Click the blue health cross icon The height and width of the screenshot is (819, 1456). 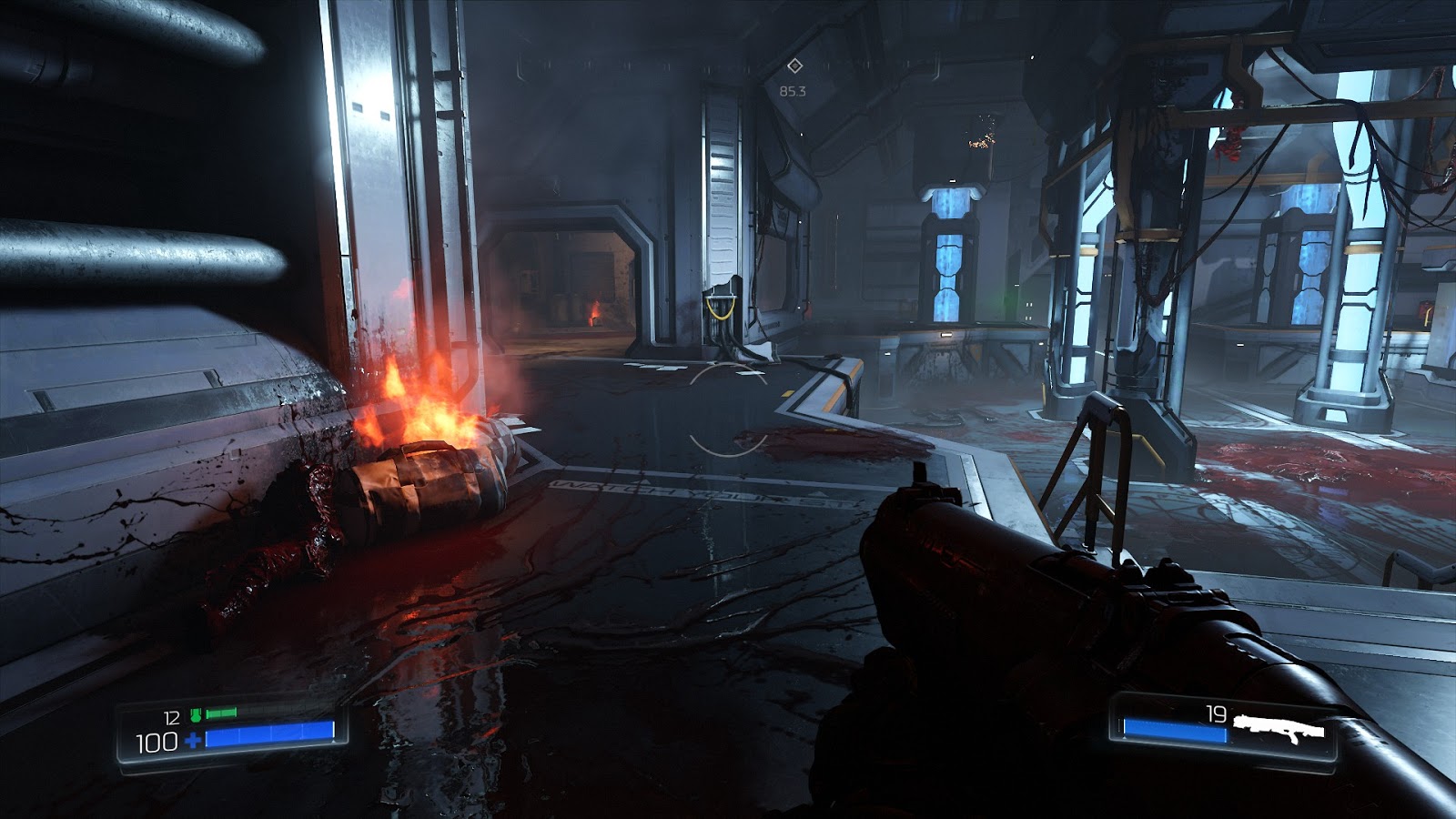(193, 740)
